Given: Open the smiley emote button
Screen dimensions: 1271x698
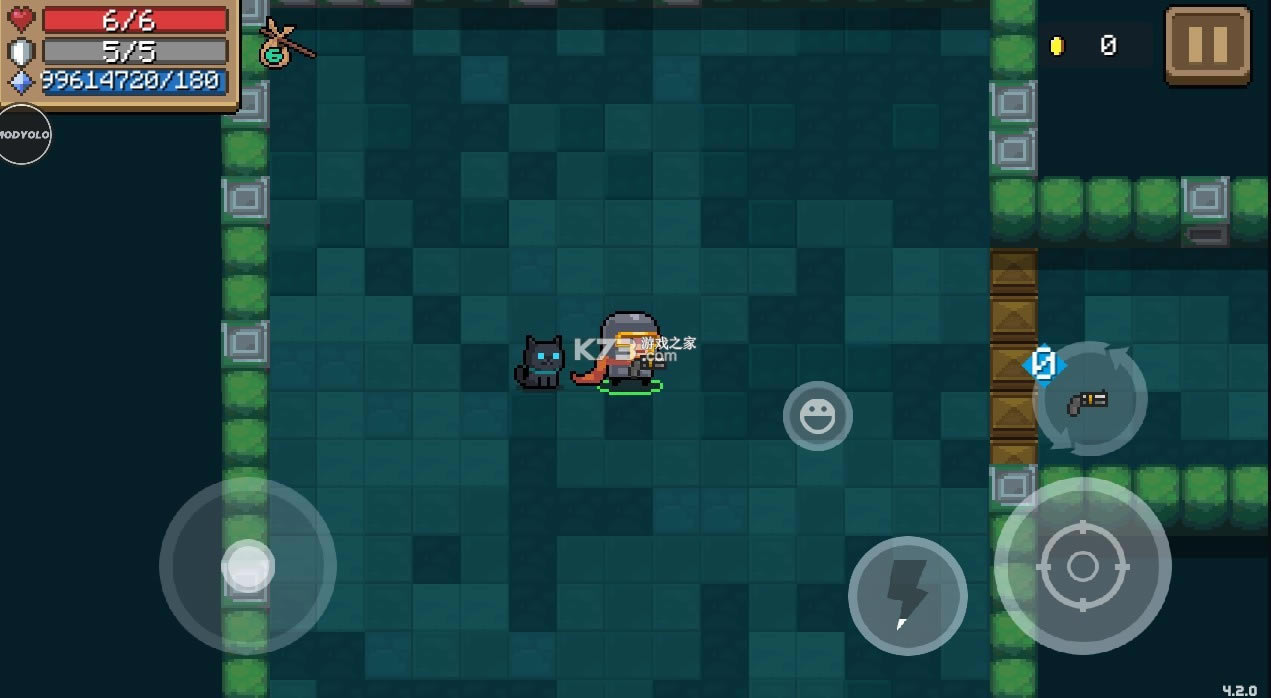Looking at the screenshot, I should 817,415.
